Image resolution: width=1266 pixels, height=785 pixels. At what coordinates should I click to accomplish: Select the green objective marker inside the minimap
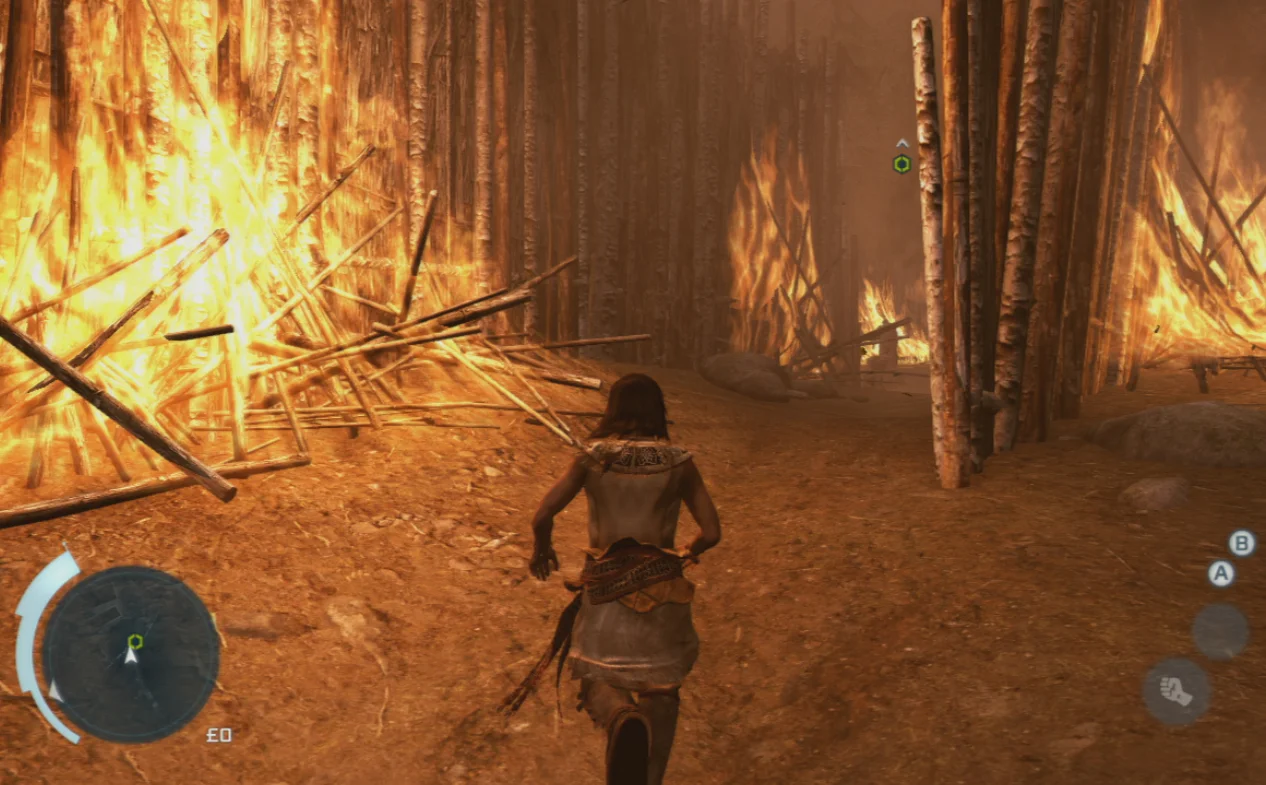tap(135, 641)
